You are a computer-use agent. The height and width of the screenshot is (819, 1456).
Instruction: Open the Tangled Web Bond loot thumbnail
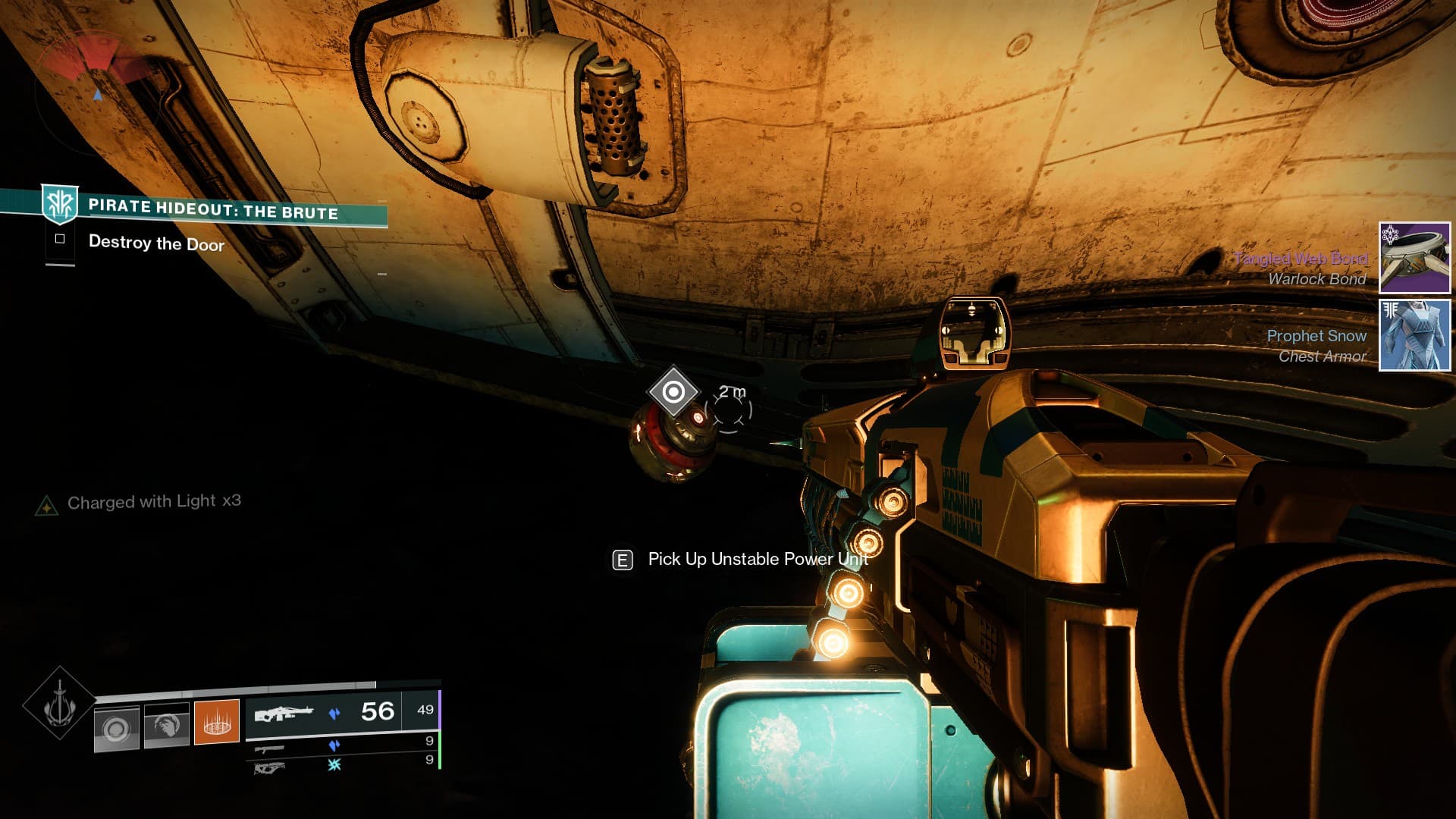(1414, 258)
